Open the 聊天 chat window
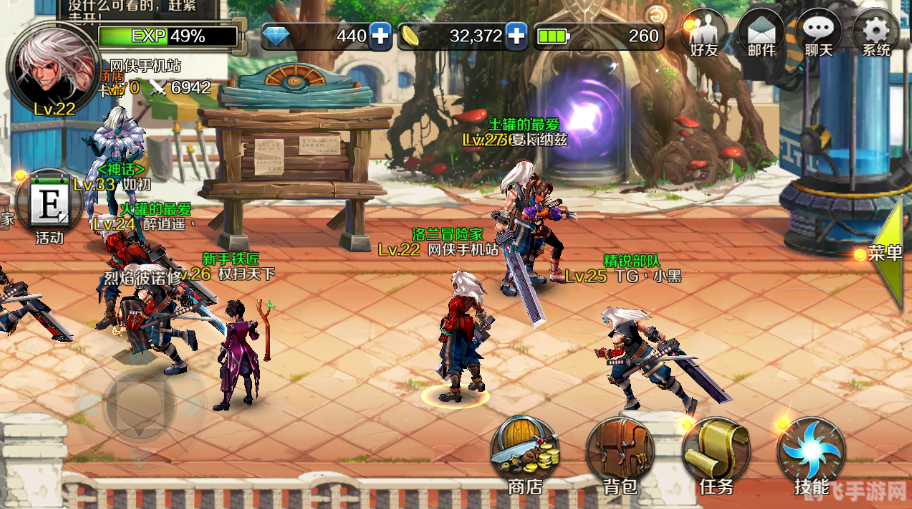Image resolution: width=912 pixels, height=509 pixels. (820, 34)
